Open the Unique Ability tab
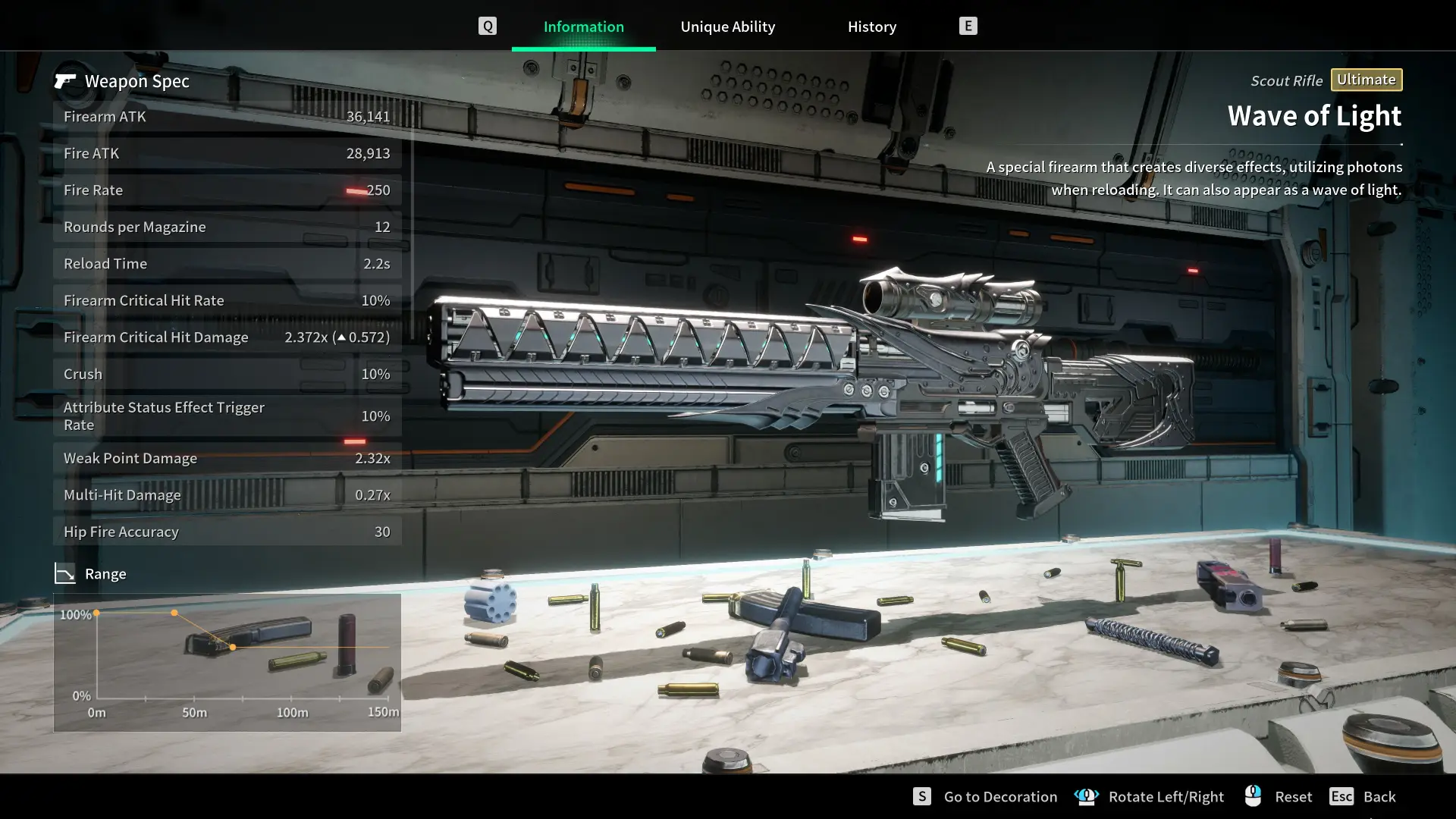Viewport: 1456px width, 819px height. coord(727,27)
